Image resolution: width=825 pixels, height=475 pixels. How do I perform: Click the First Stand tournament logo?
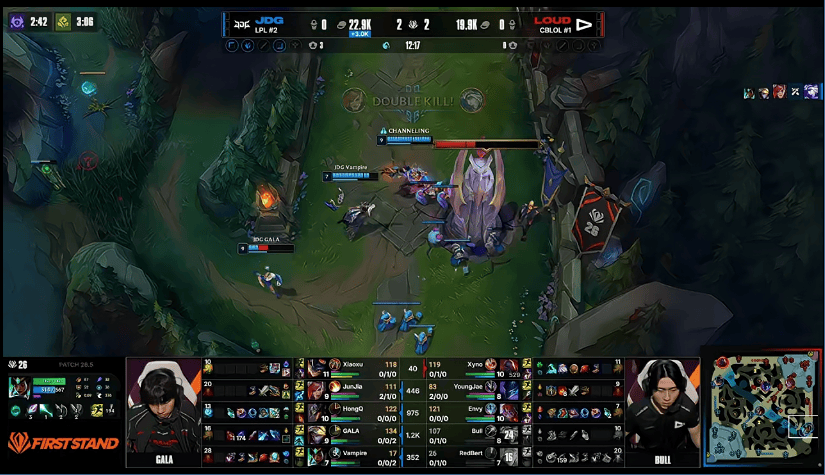[x=63, y=442]
